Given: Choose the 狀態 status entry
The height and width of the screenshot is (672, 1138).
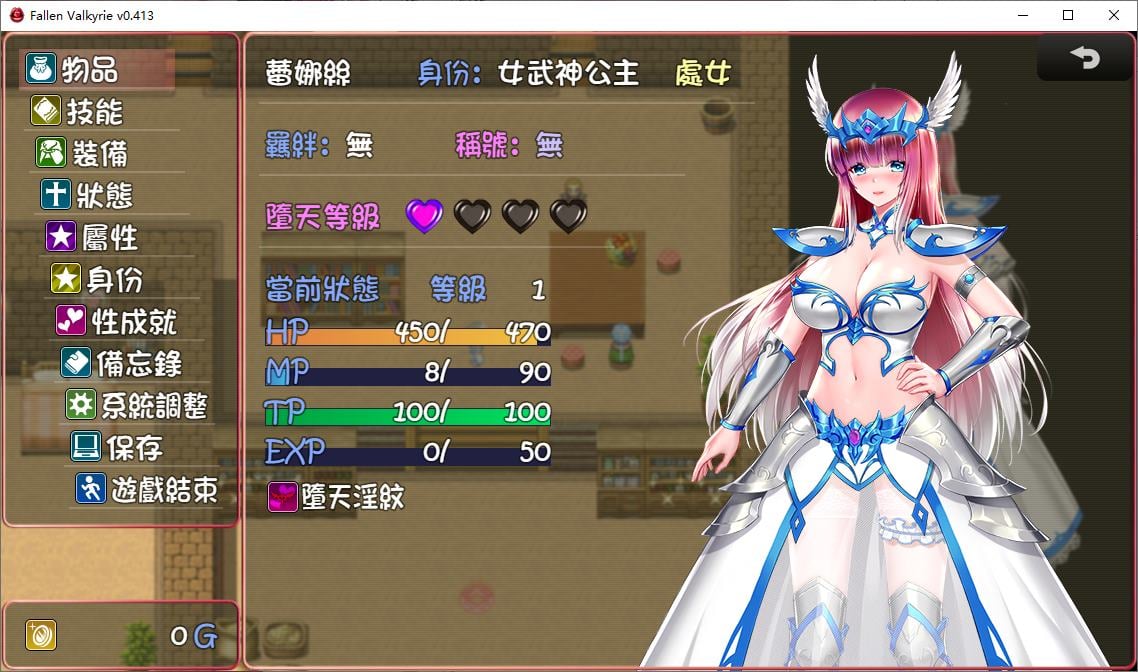Looking at the screenshot, I should click(104, 195).
